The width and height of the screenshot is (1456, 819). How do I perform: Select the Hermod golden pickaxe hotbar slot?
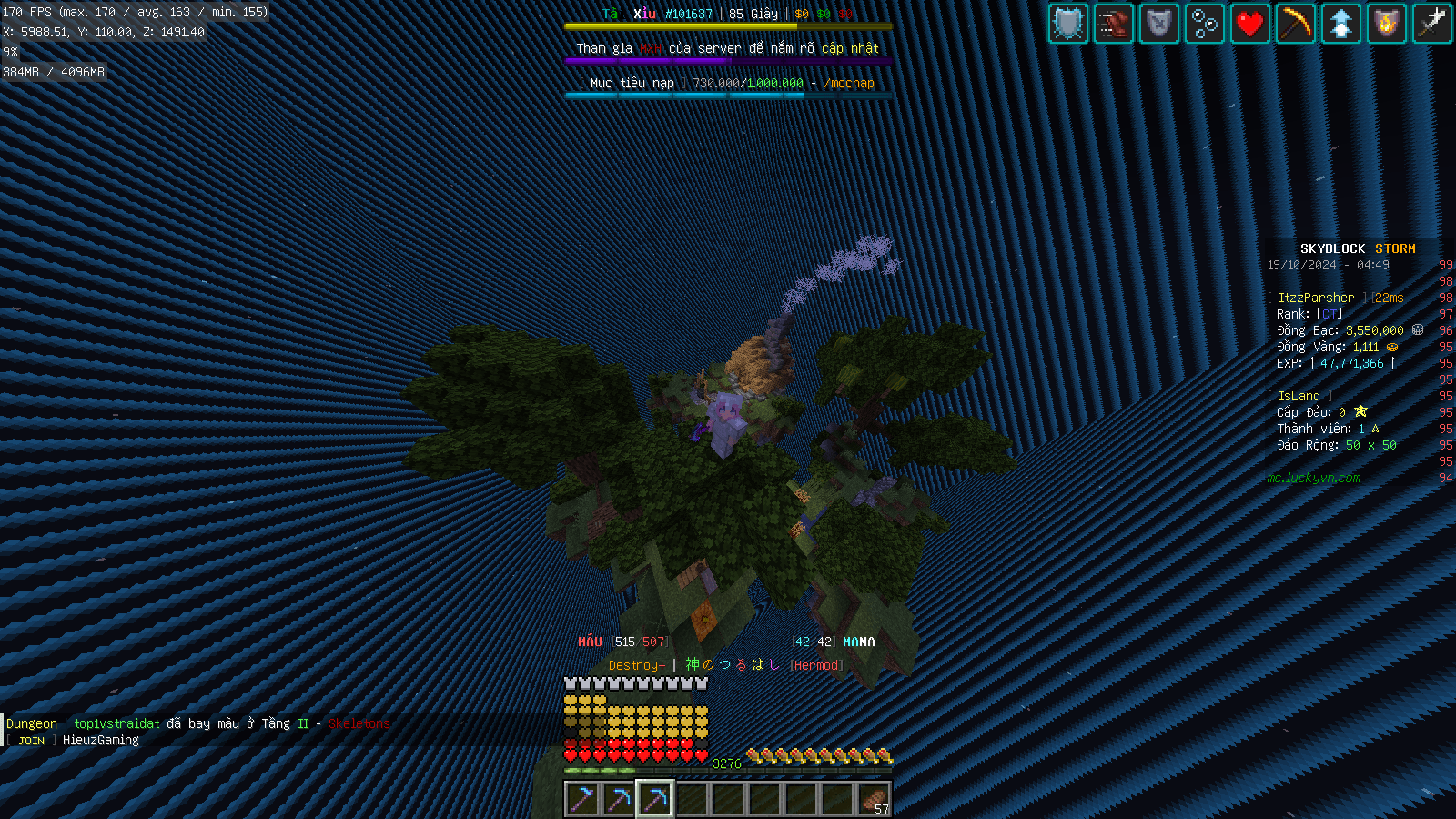pyautogui.click(x=656, y=796)
